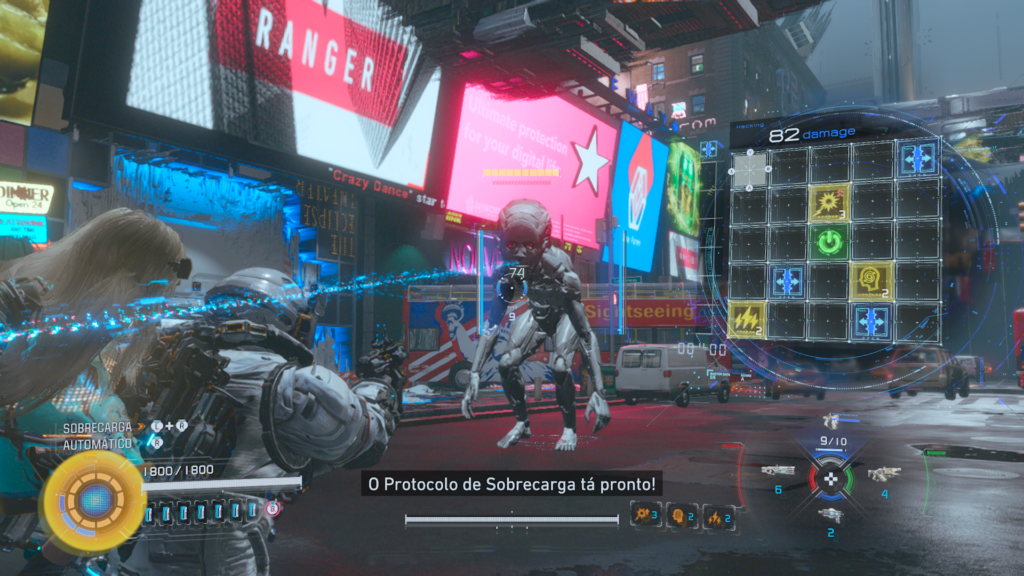Switch to the weapon with 4 ammo
Image resolution: width=1024 pixels, height=576 pixels.
884,474
